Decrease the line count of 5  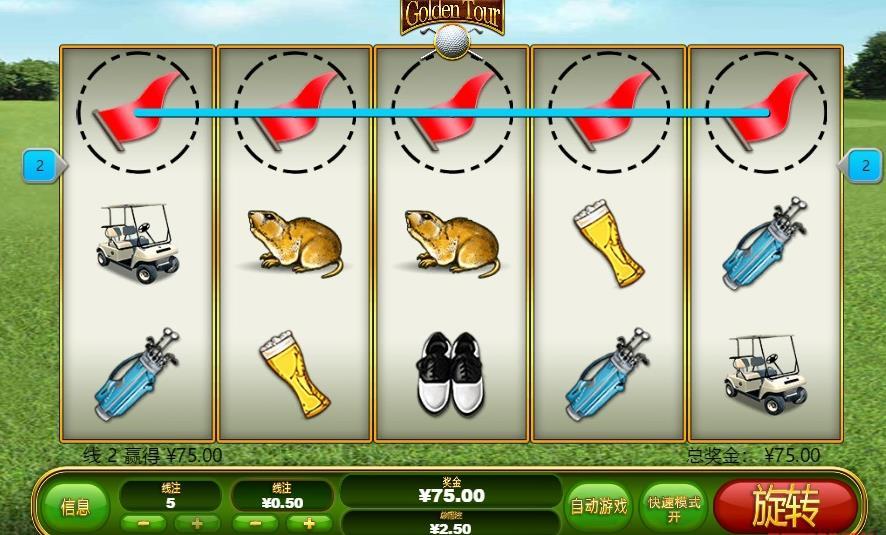[143, 523]
